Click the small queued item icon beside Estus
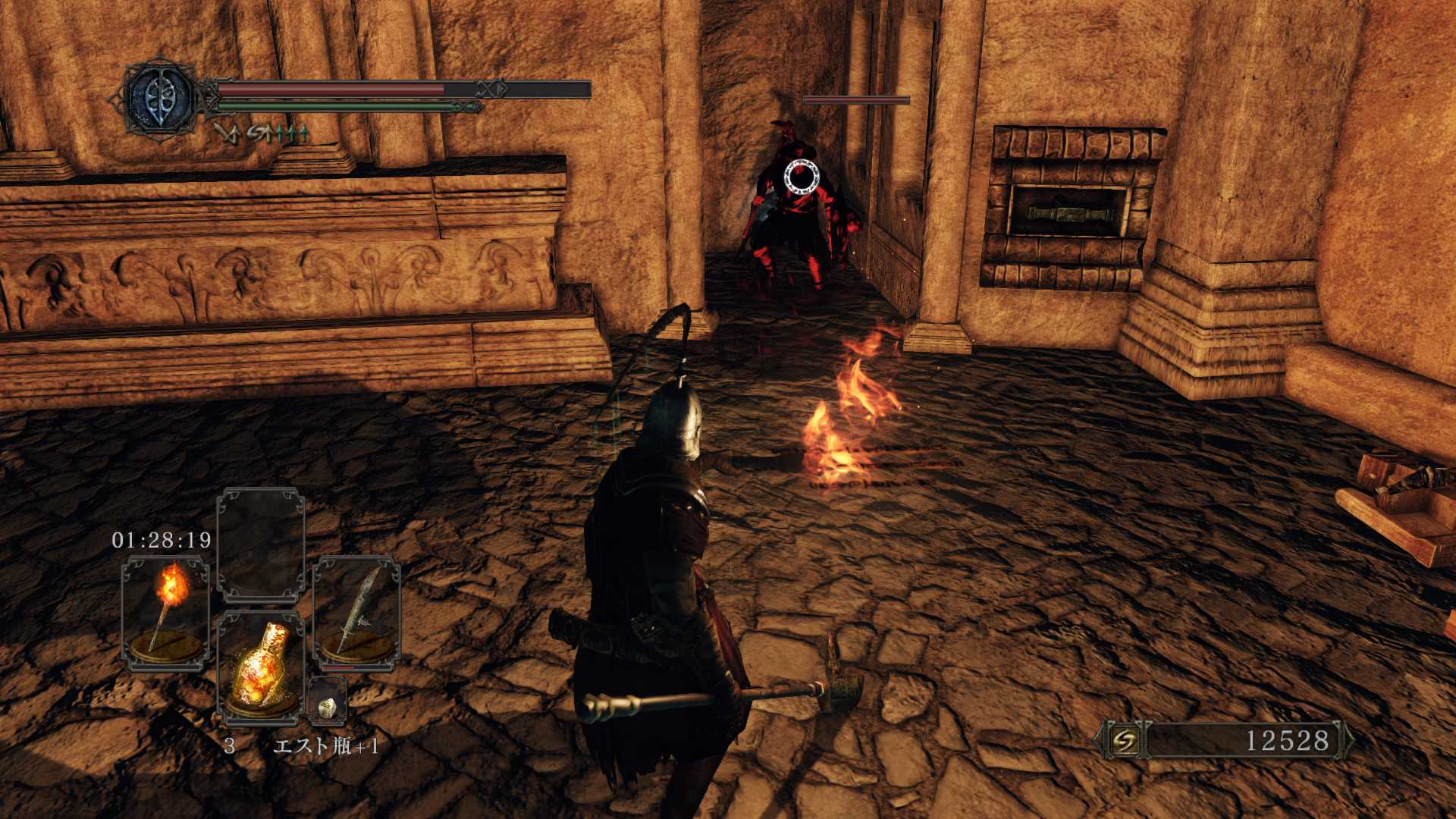1456x819 pixels. point(328,705)
